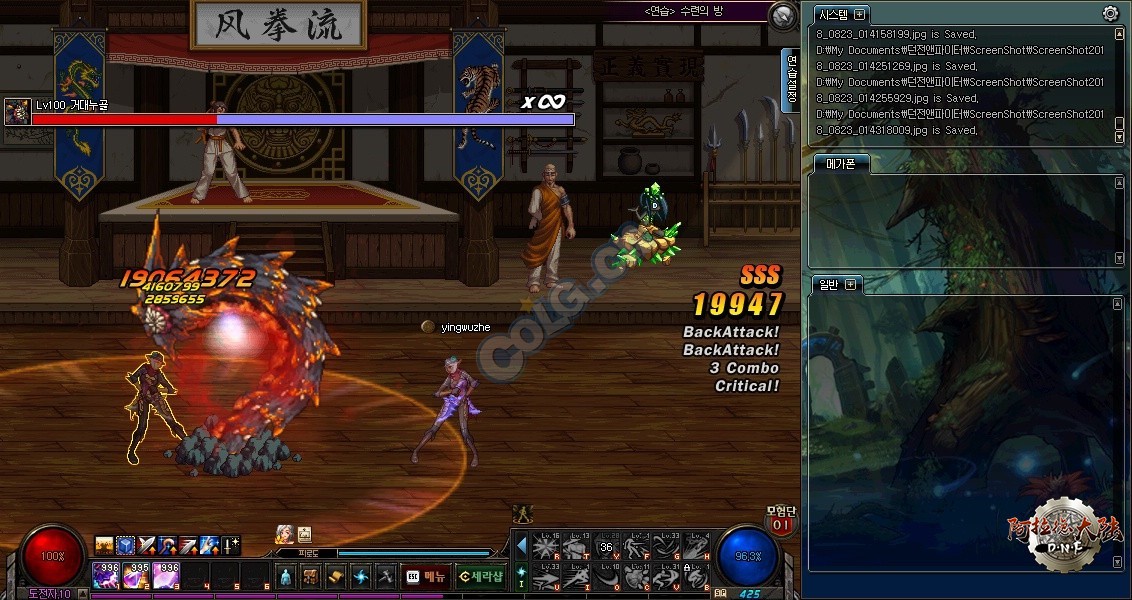Viewport: 1132px width, 600px height.
Task: Click the plus button beside 시스템 tab
Action: (860, 14)
